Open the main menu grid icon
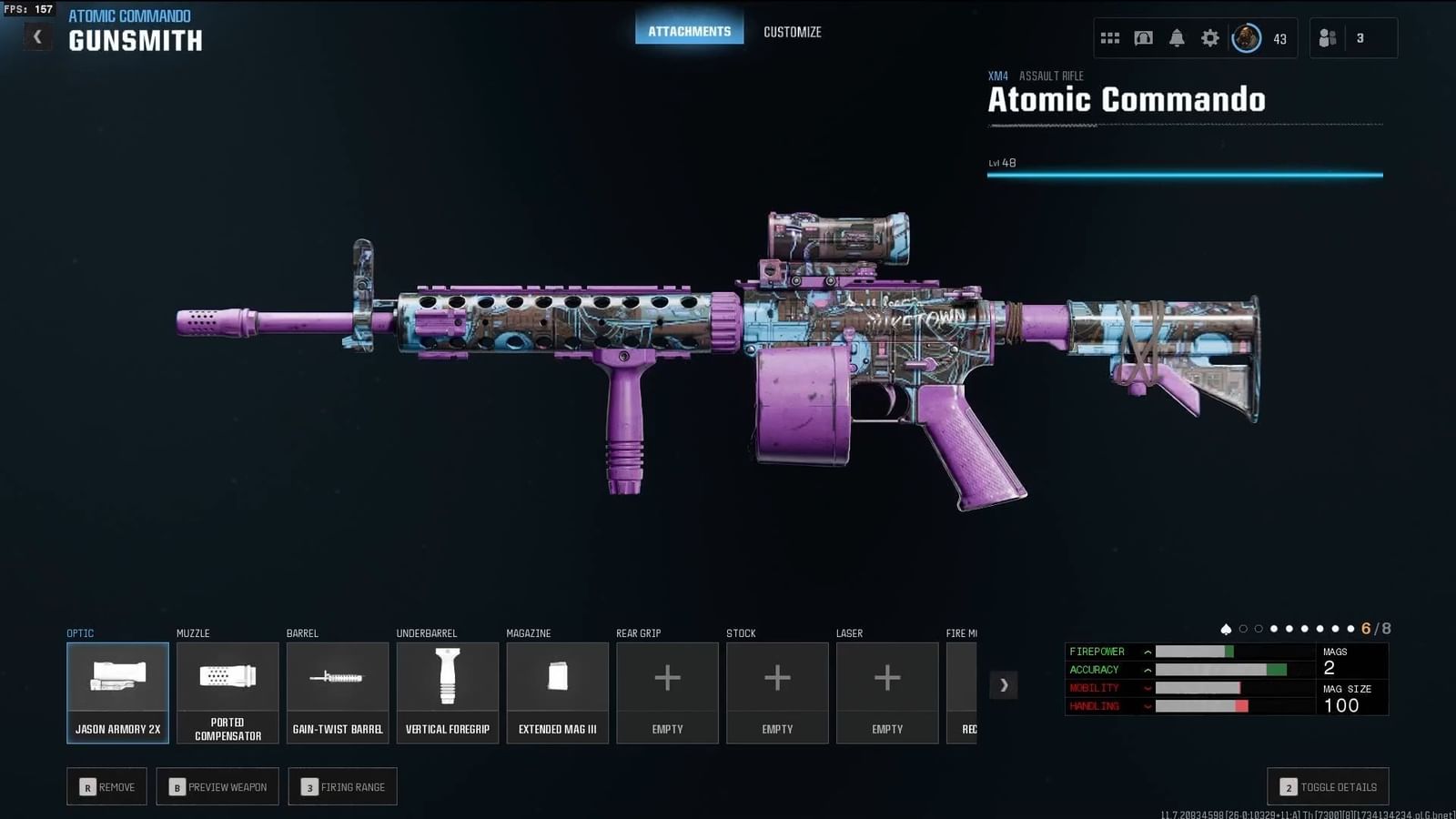 (x=1109, y=37)
